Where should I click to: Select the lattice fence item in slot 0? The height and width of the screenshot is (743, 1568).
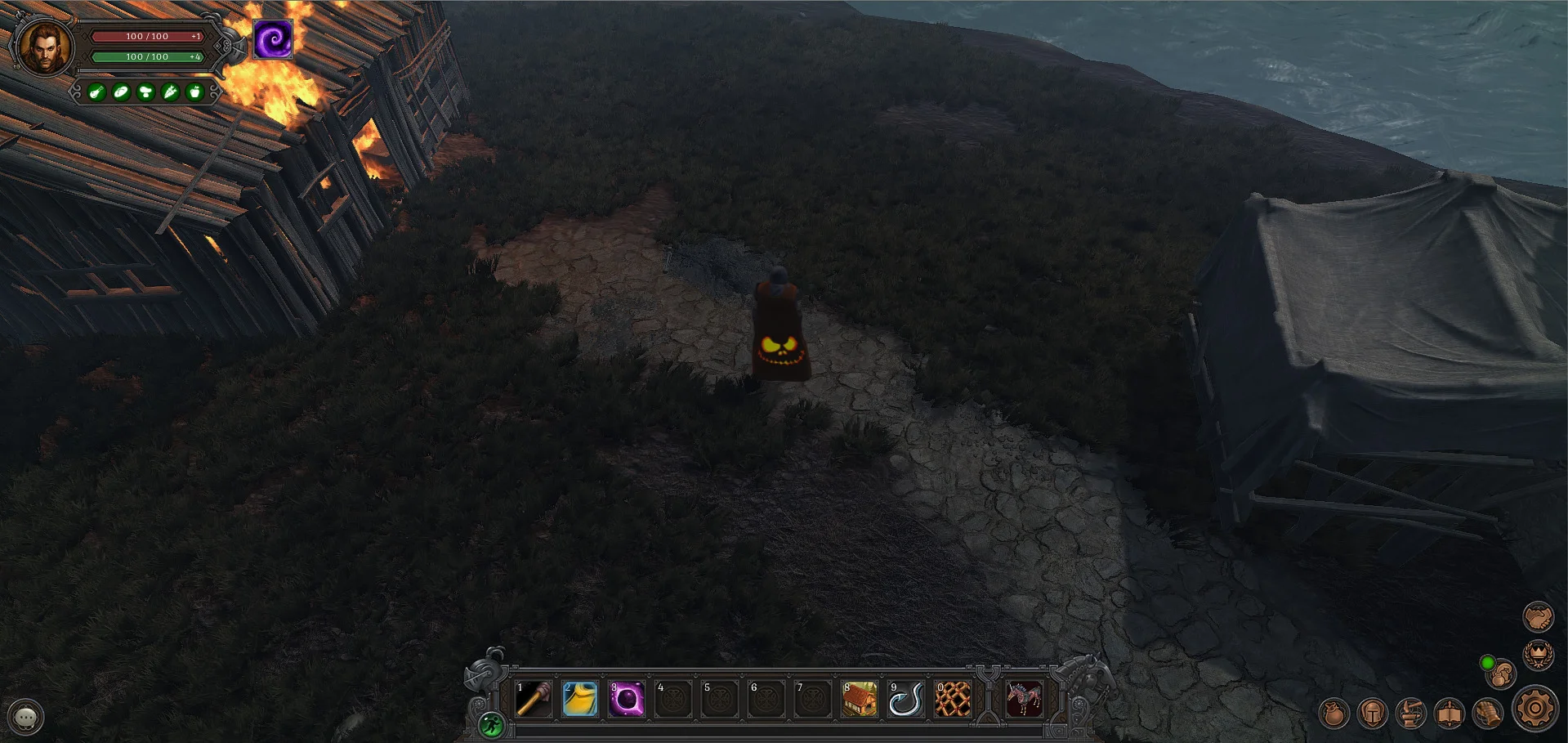953,700
